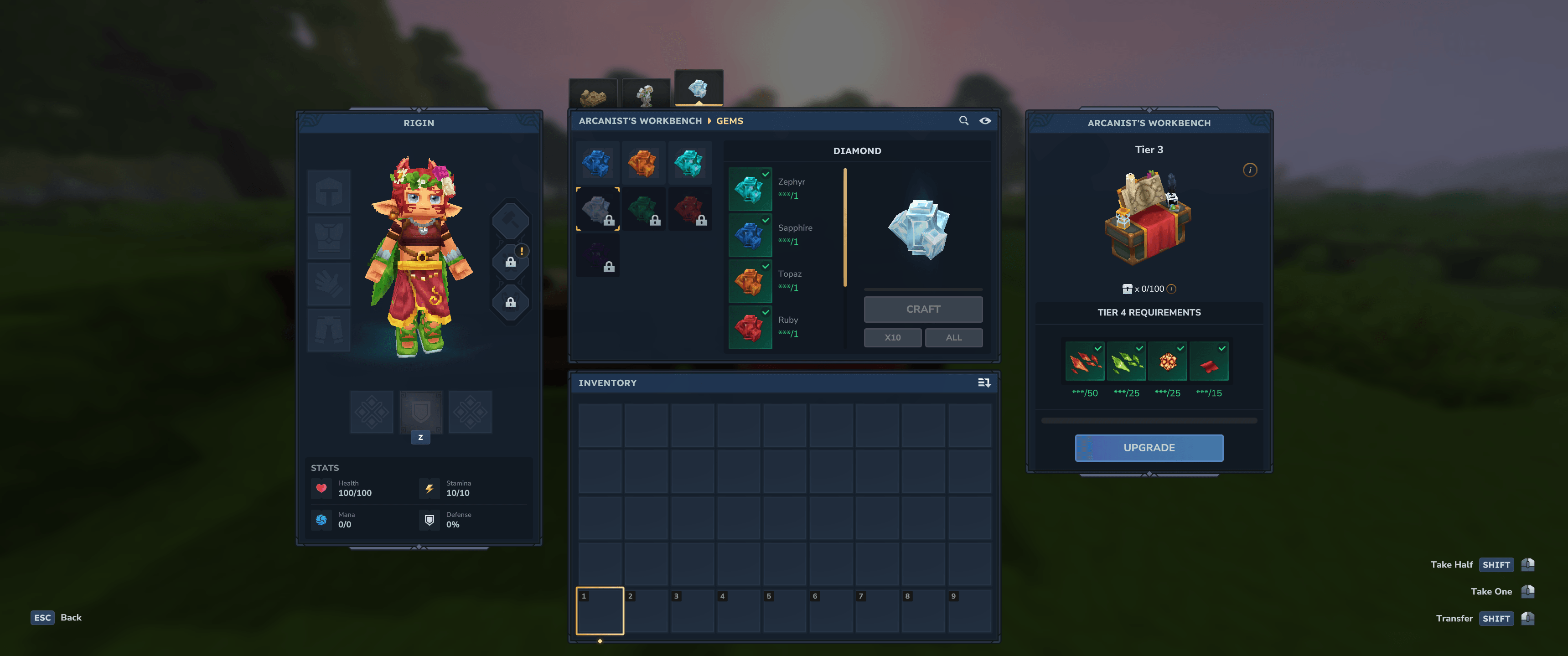Switch to the first workbench category tab
Screen dimensions: 1568x656
pyautogui.click(x=593, y=95)
